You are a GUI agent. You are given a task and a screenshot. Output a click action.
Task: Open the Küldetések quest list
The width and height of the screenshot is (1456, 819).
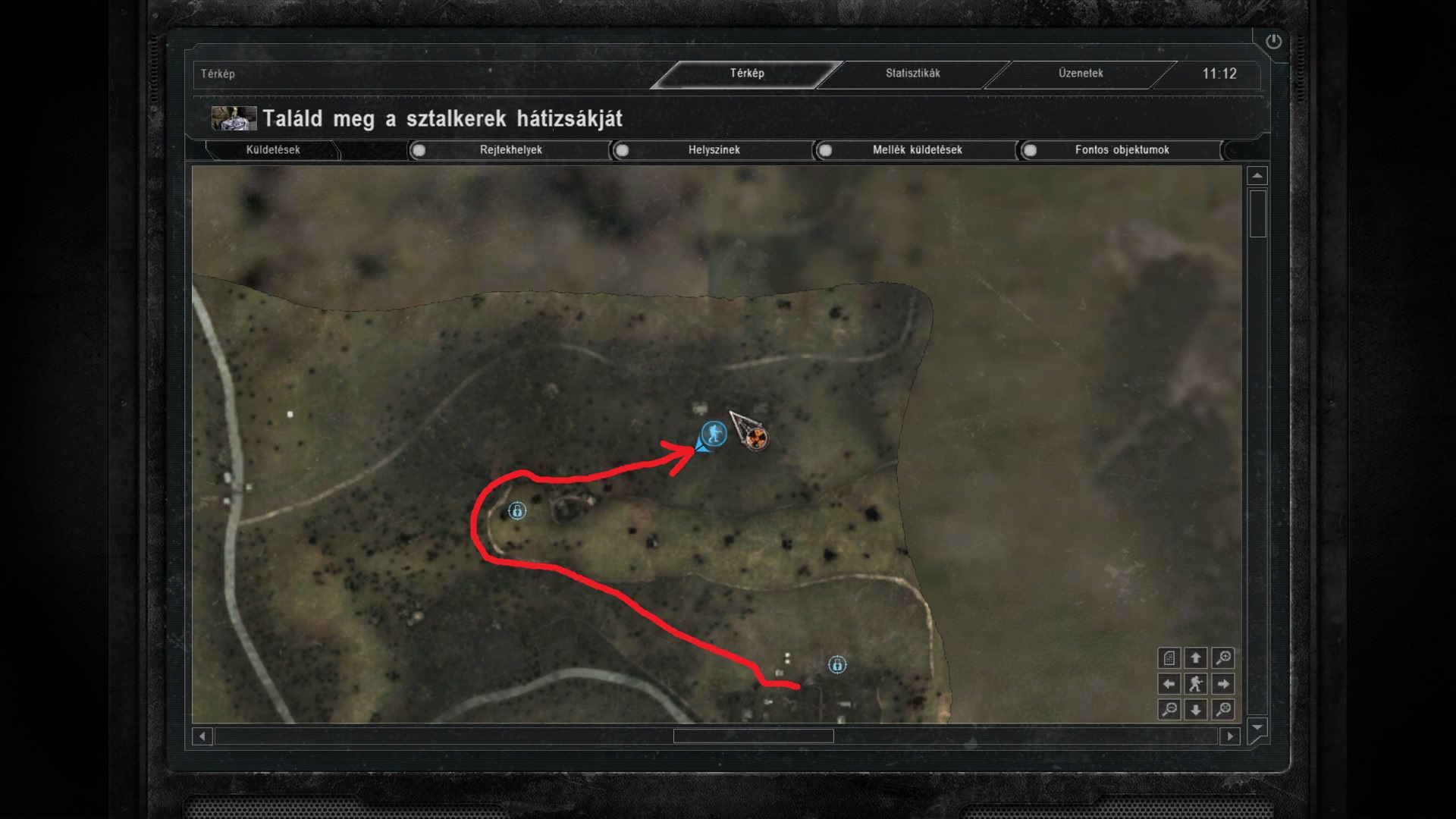[273, 150]
